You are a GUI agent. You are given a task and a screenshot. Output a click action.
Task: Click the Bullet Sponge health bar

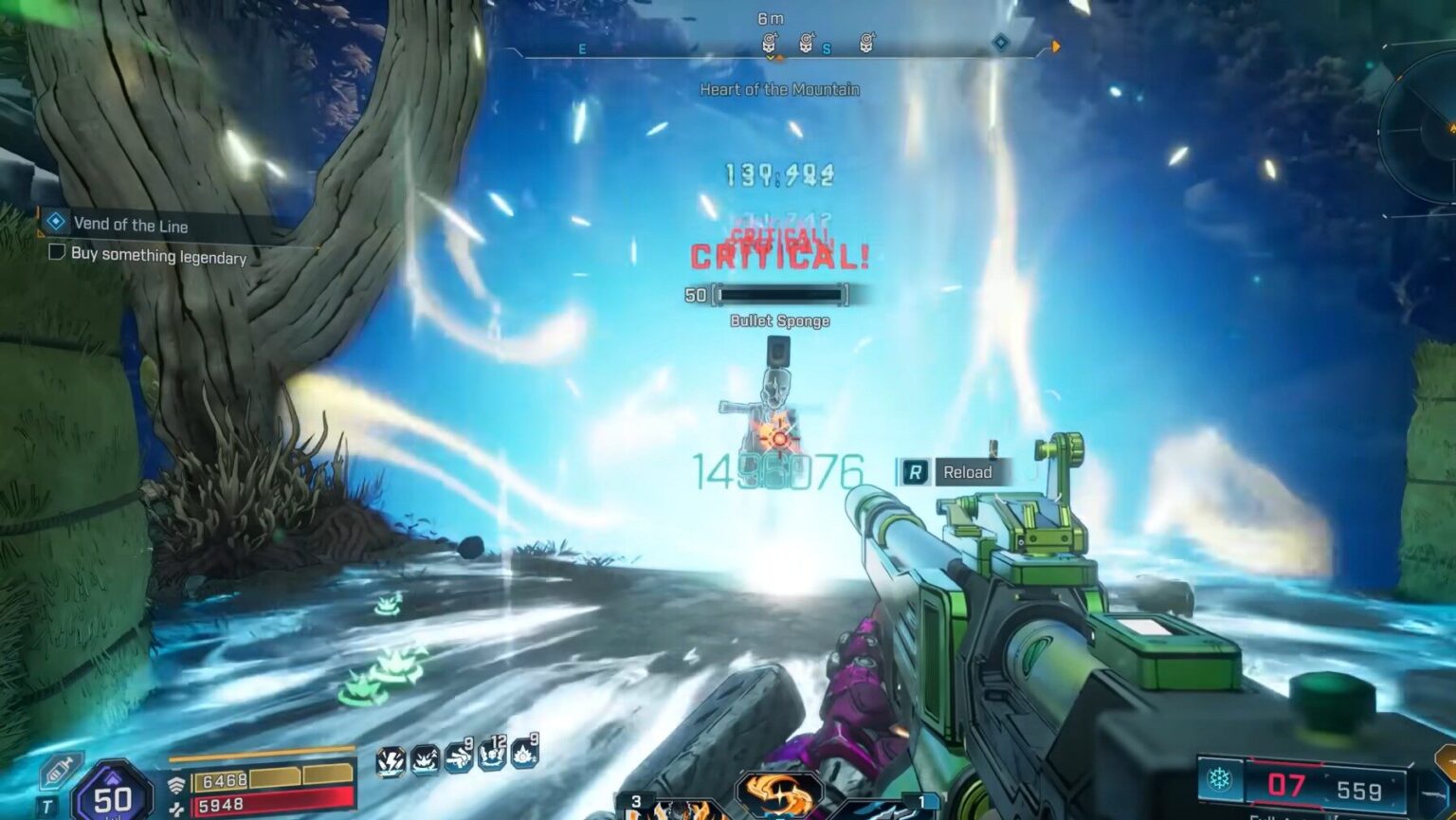coord(780,297)
